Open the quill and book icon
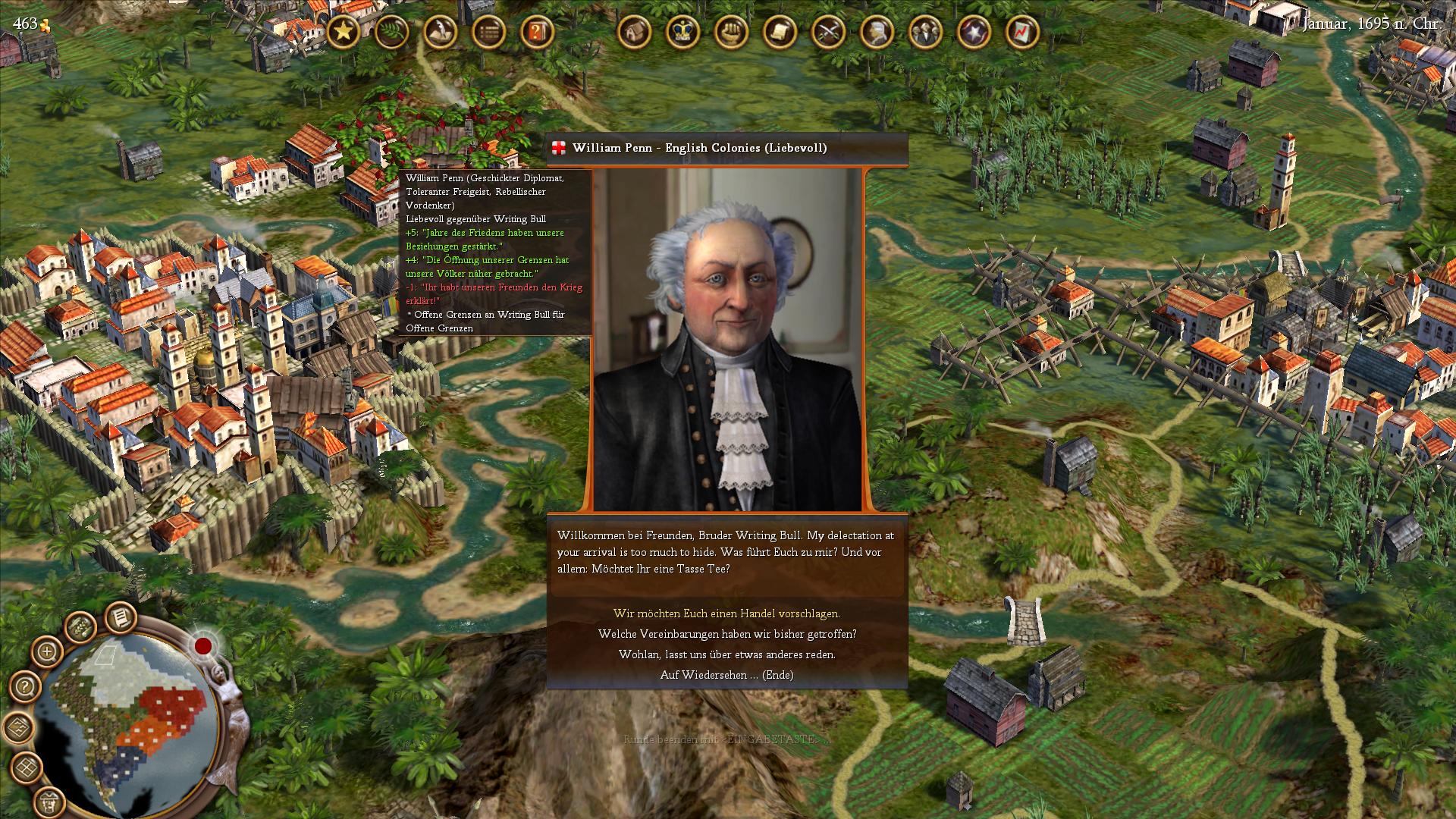 pos(440,32)
